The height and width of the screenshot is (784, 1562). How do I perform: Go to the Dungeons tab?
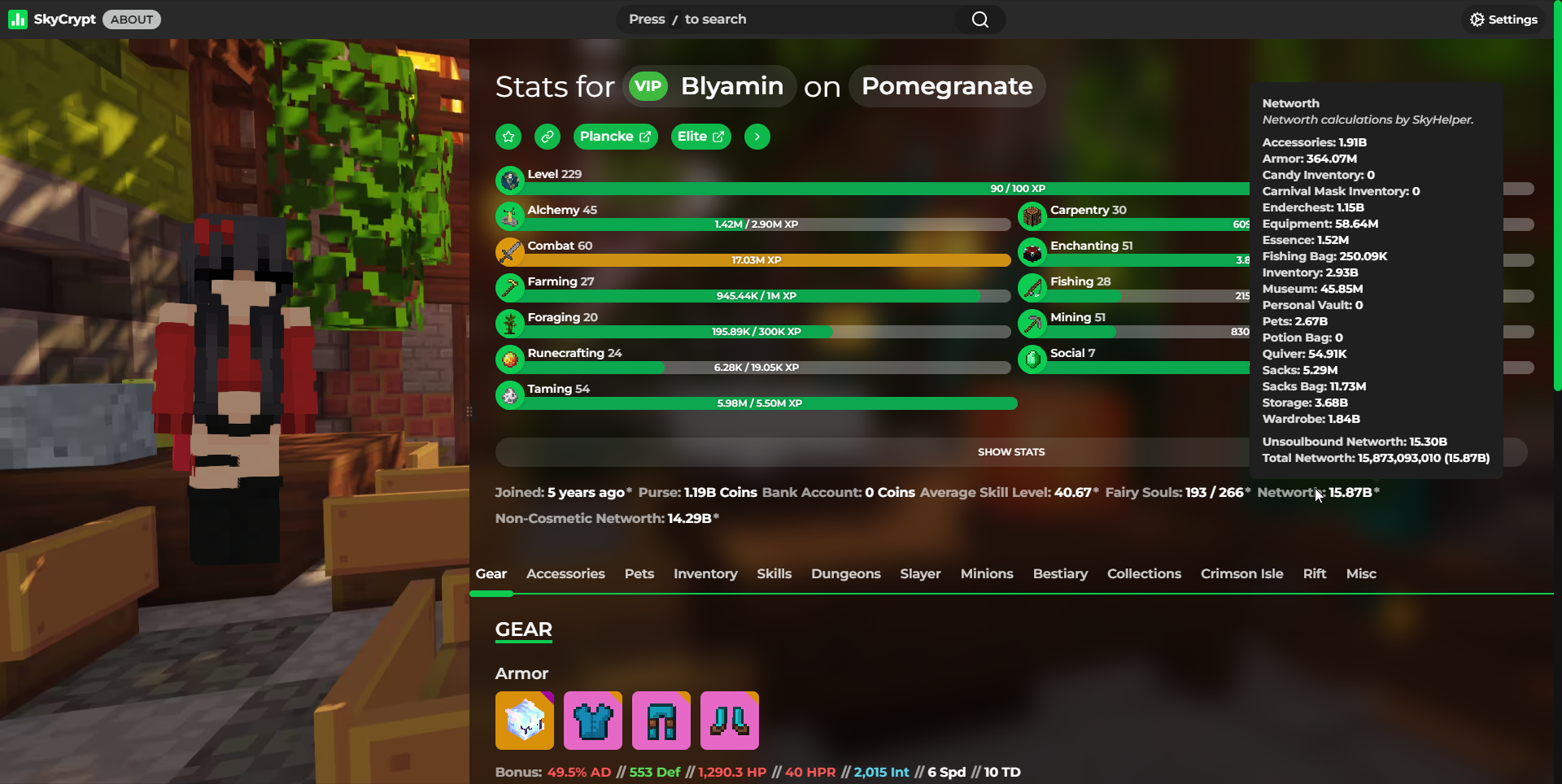(845, 574)
